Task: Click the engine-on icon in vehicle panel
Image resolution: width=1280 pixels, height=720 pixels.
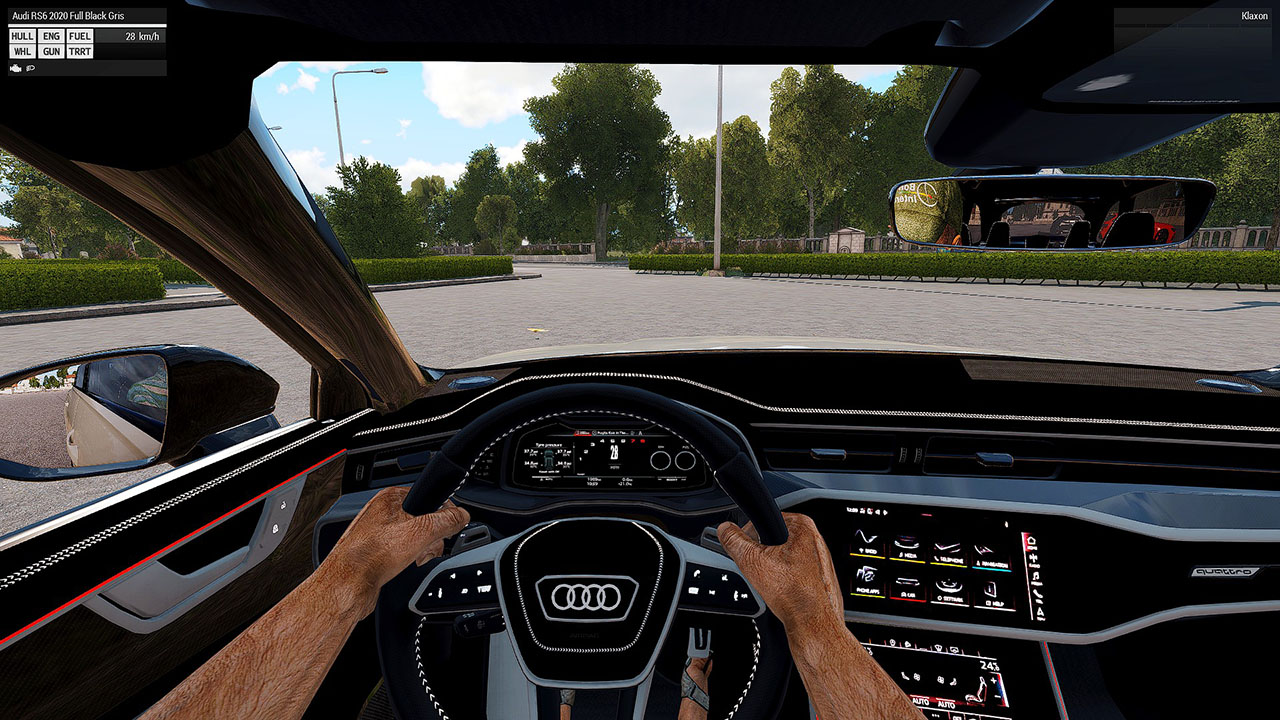Action: 15,68
